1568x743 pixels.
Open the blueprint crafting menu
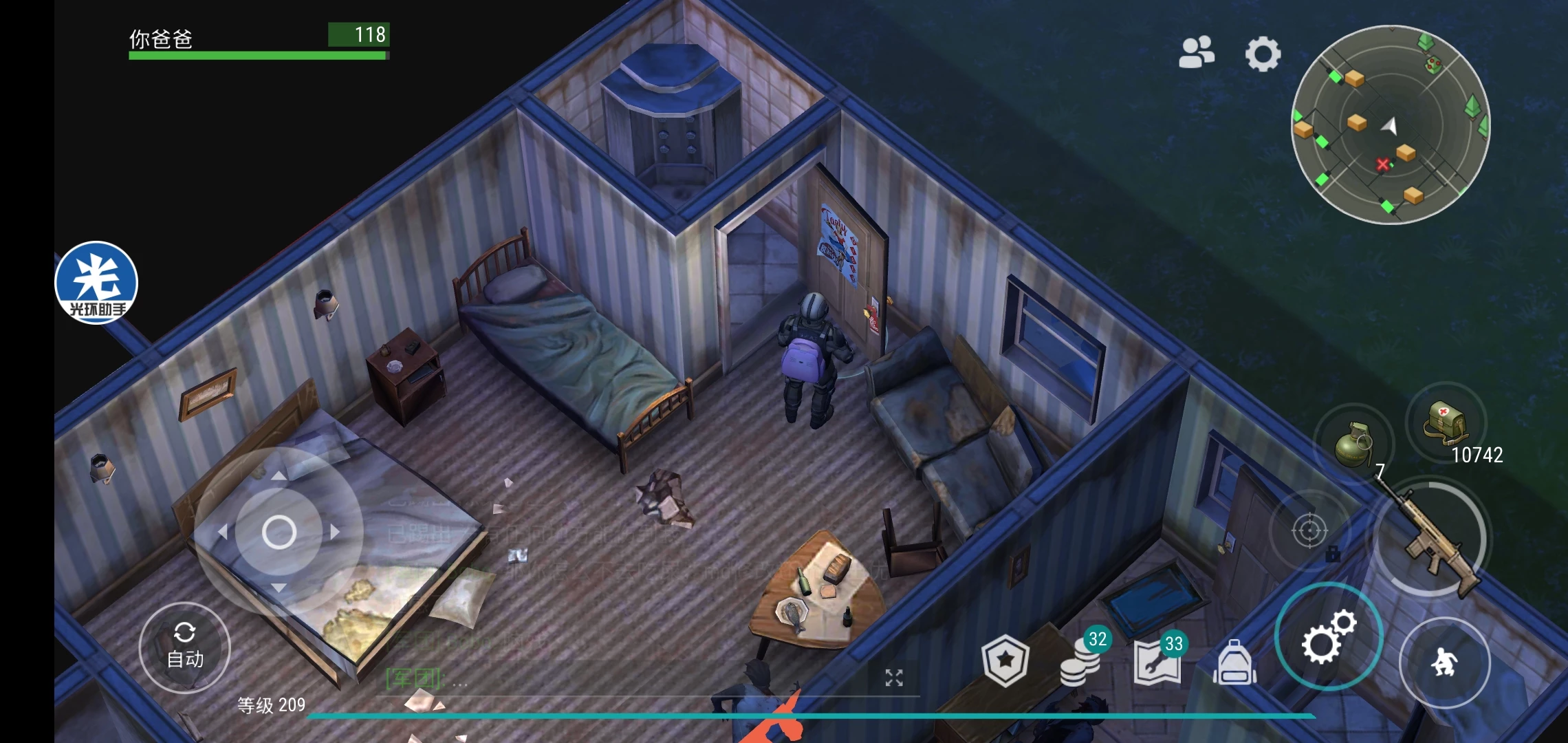pyautogui.click(x=1157, y=663)
